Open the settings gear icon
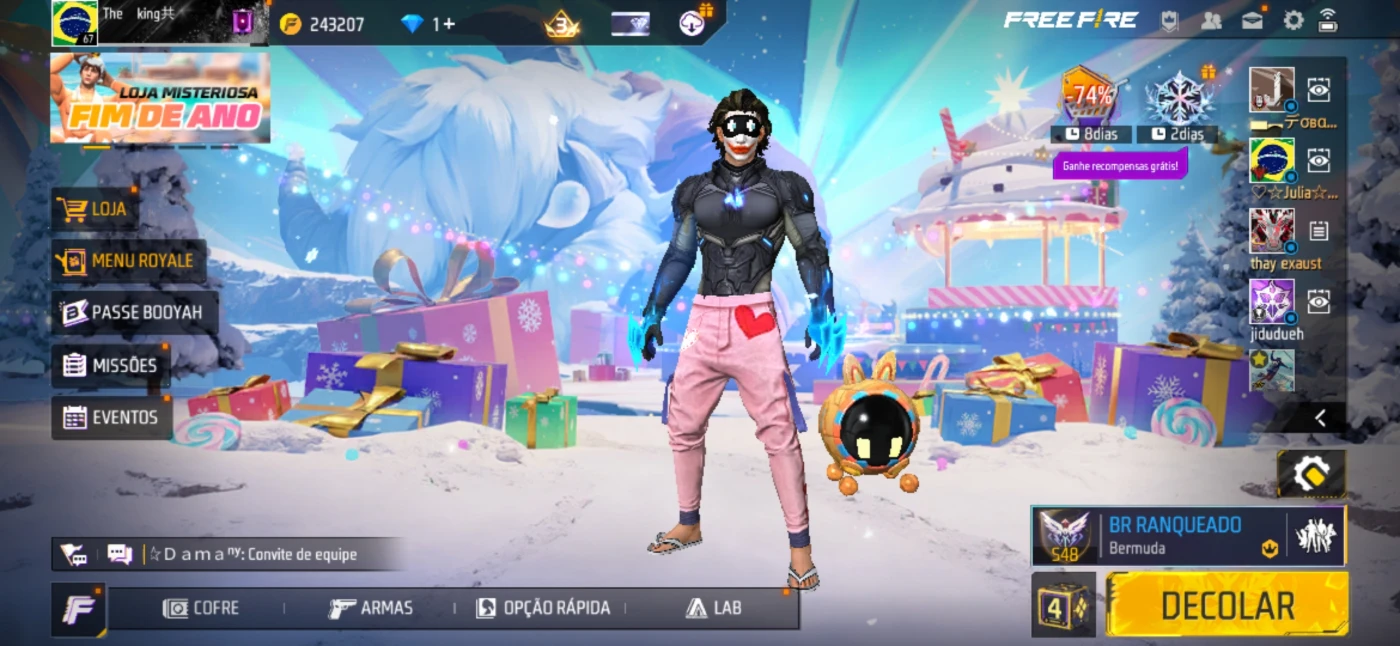The height and width of the screenshot is (646, 1400). [1294, 21]
